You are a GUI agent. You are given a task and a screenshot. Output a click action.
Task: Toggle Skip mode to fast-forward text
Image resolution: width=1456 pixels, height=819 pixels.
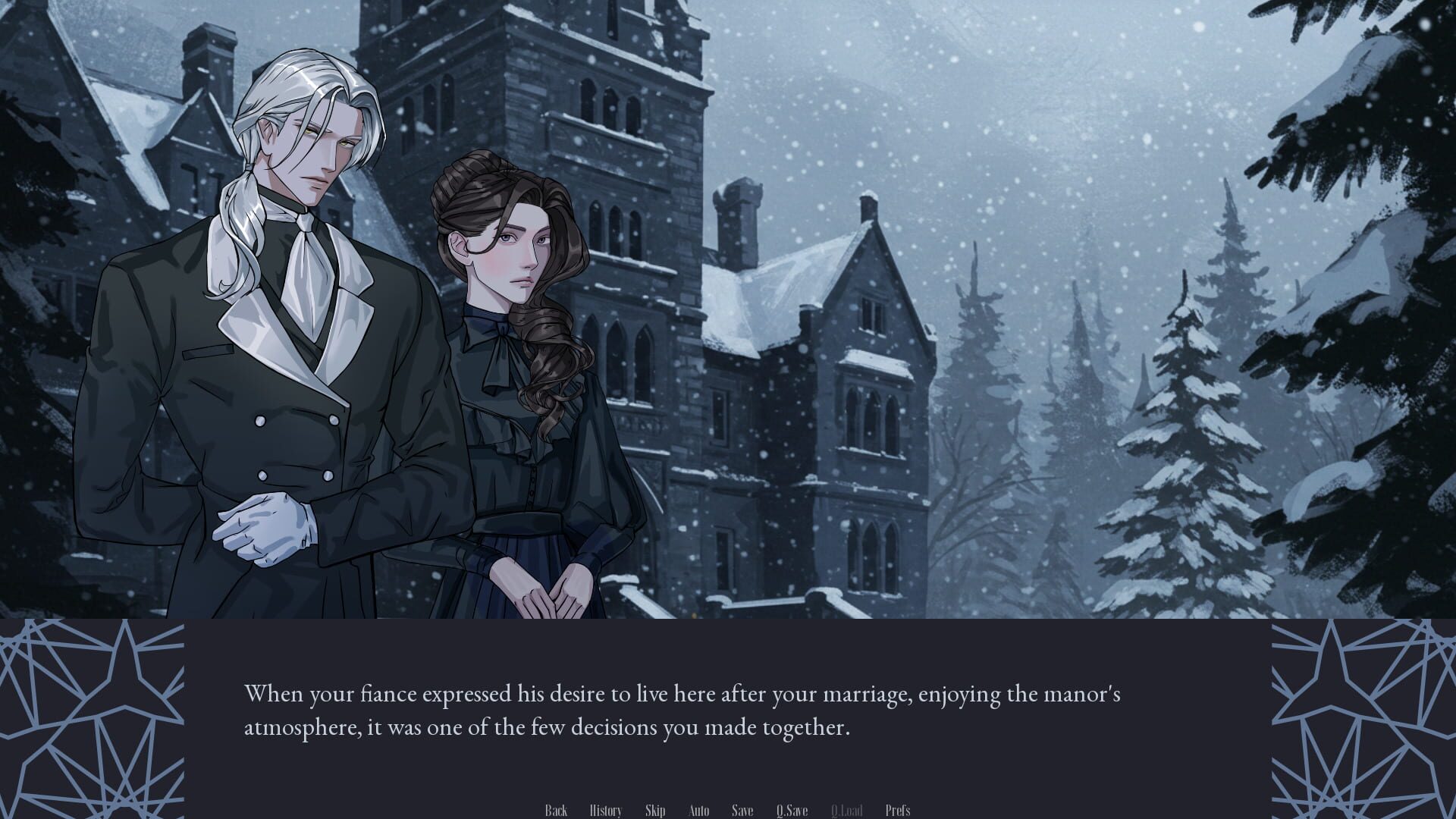(655, 810)
